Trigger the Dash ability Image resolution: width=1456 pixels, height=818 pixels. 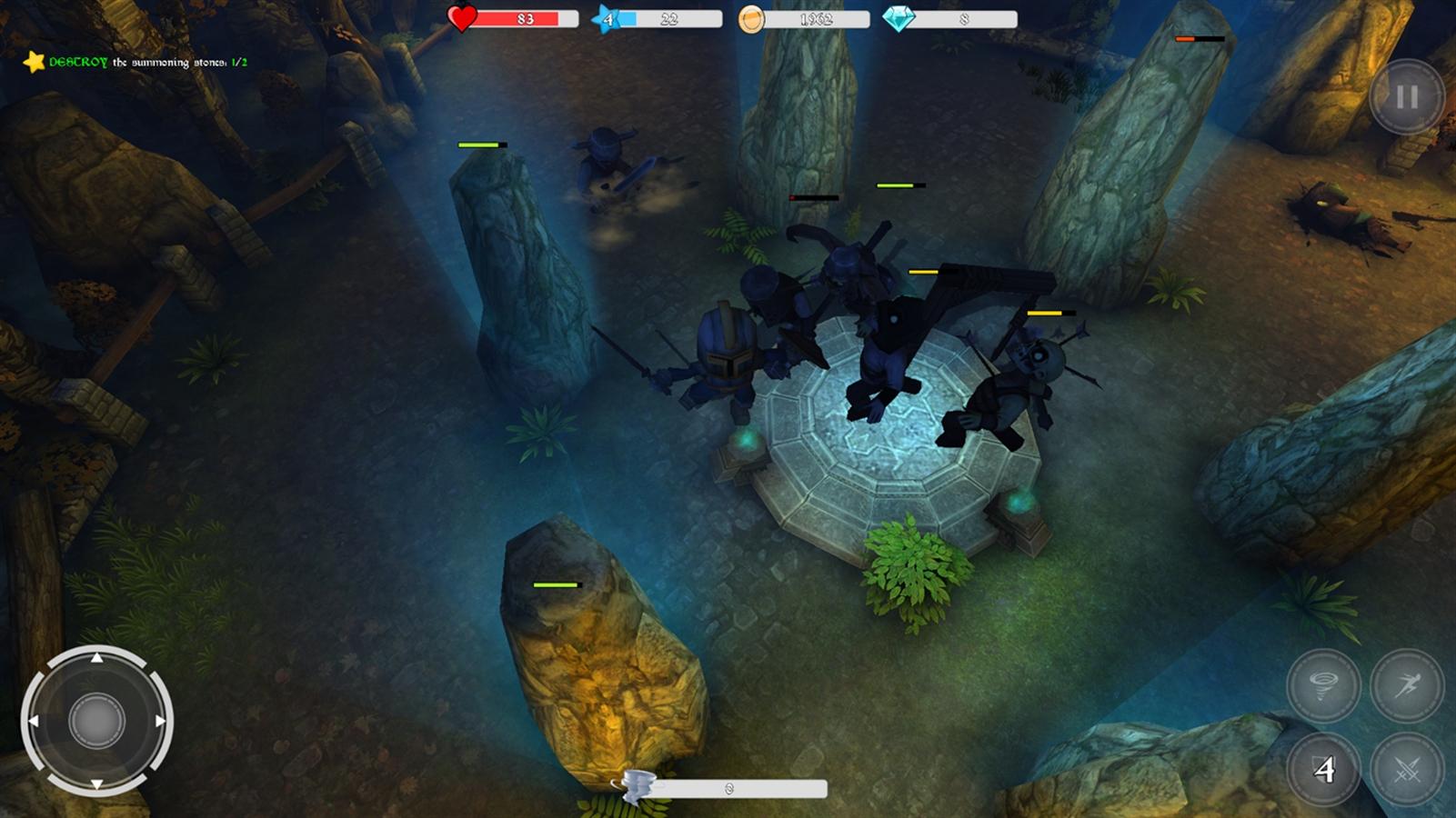click(1408, 688)
